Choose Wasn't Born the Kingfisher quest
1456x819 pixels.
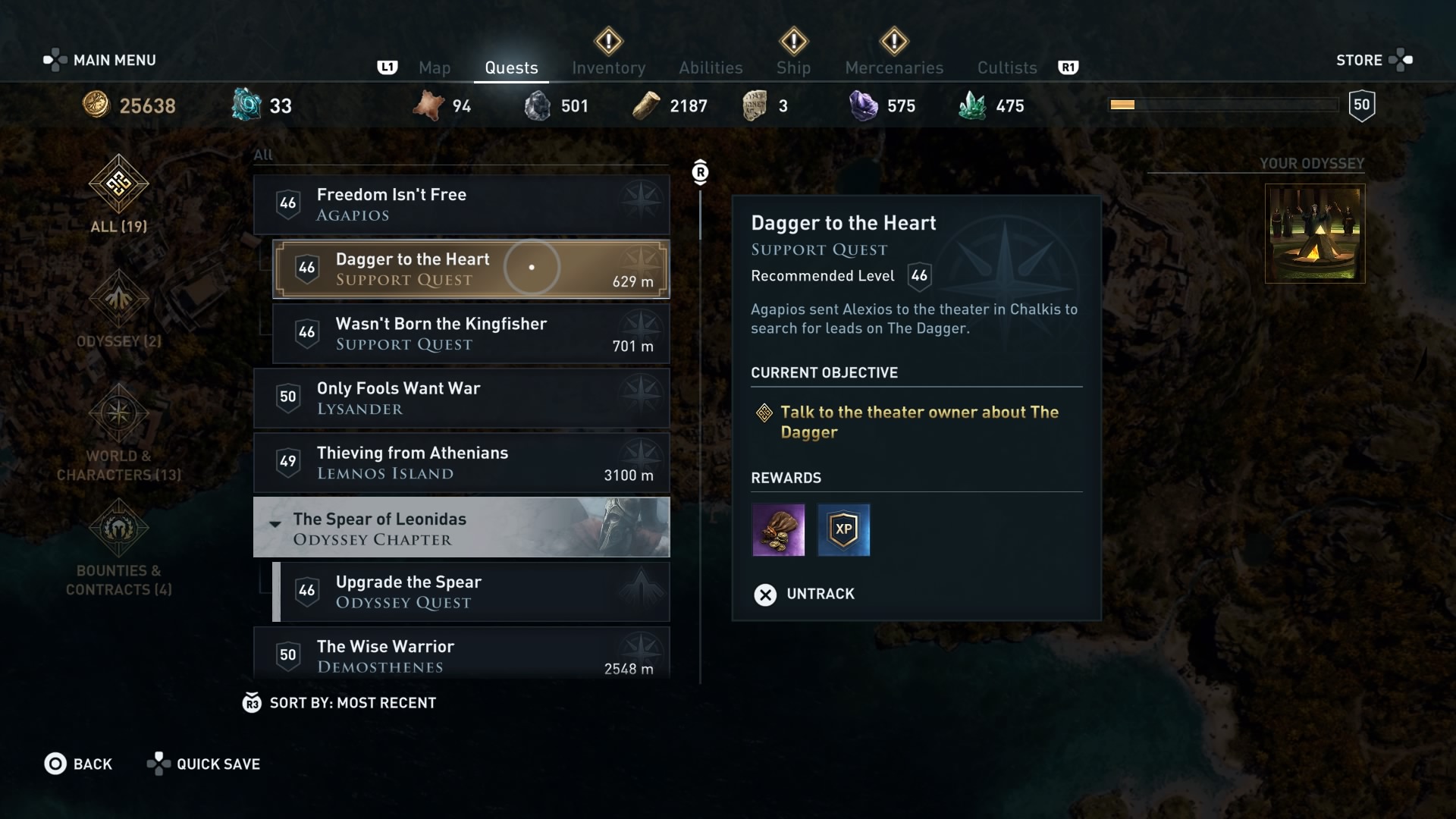tap(470, 334)
